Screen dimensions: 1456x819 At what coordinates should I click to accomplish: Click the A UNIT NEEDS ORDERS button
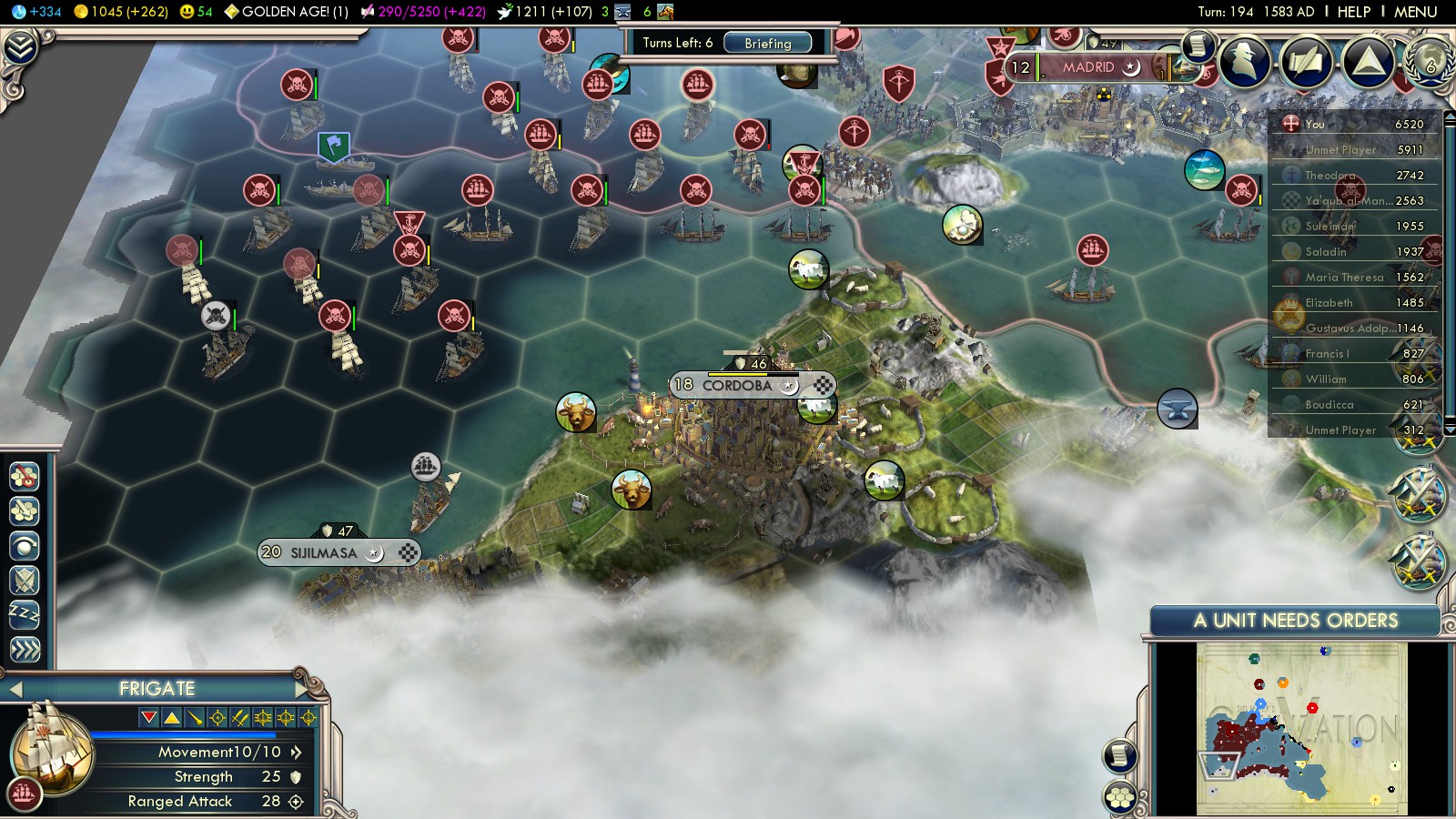1295,621
